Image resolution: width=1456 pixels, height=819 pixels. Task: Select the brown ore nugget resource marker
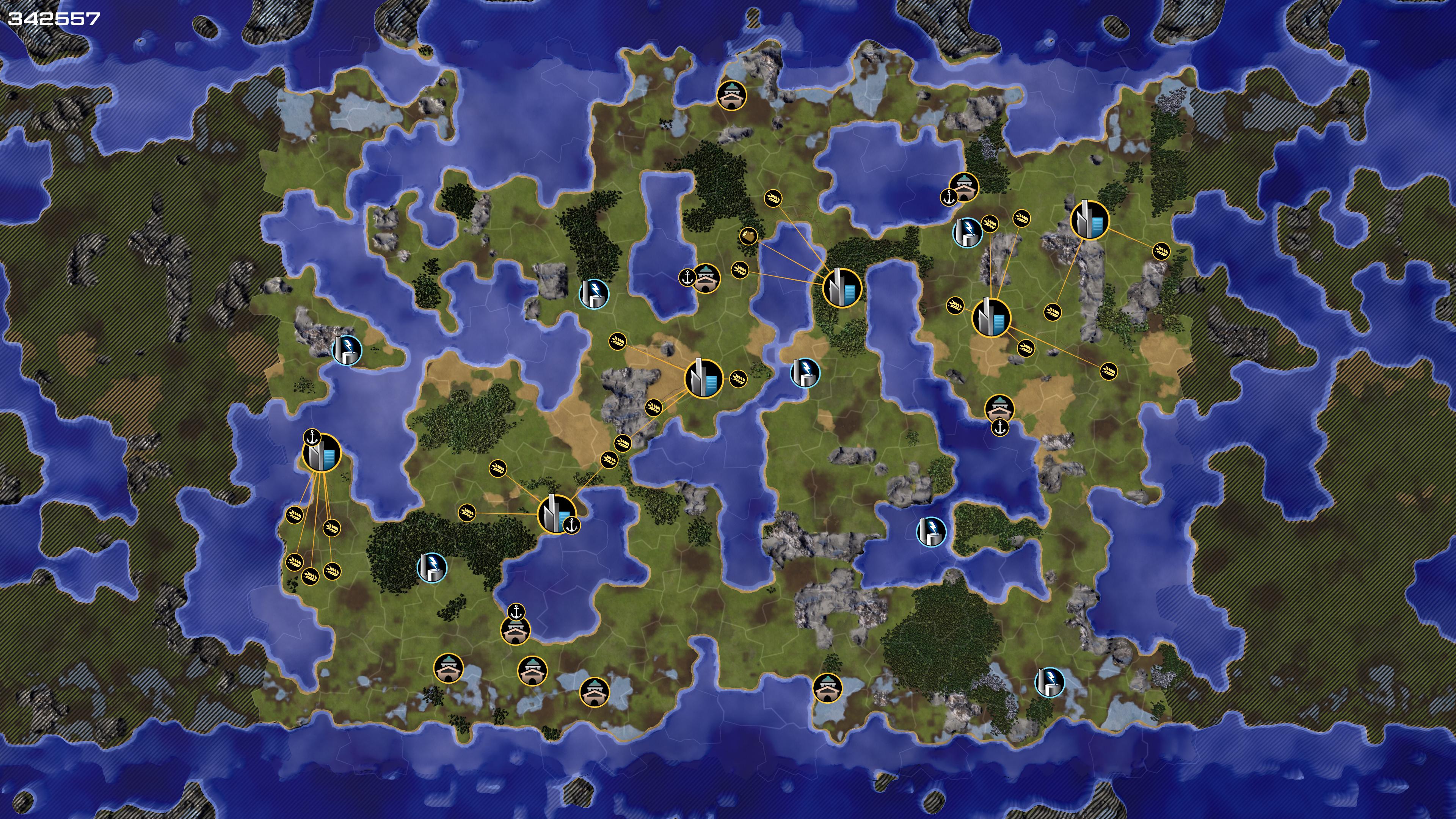click(x=748, y=236)
